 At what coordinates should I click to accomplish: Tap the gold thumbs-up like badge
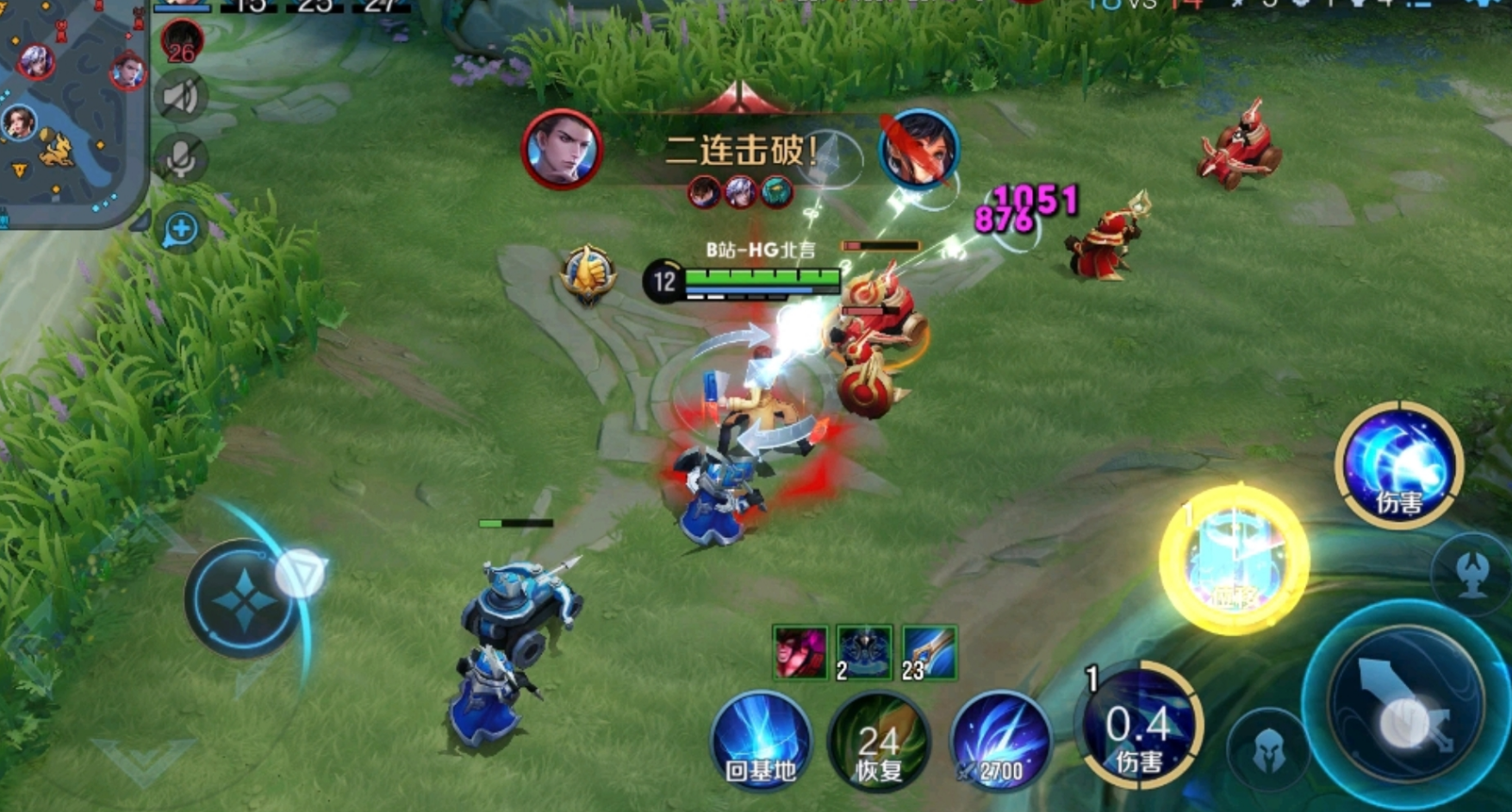point(588,274)
